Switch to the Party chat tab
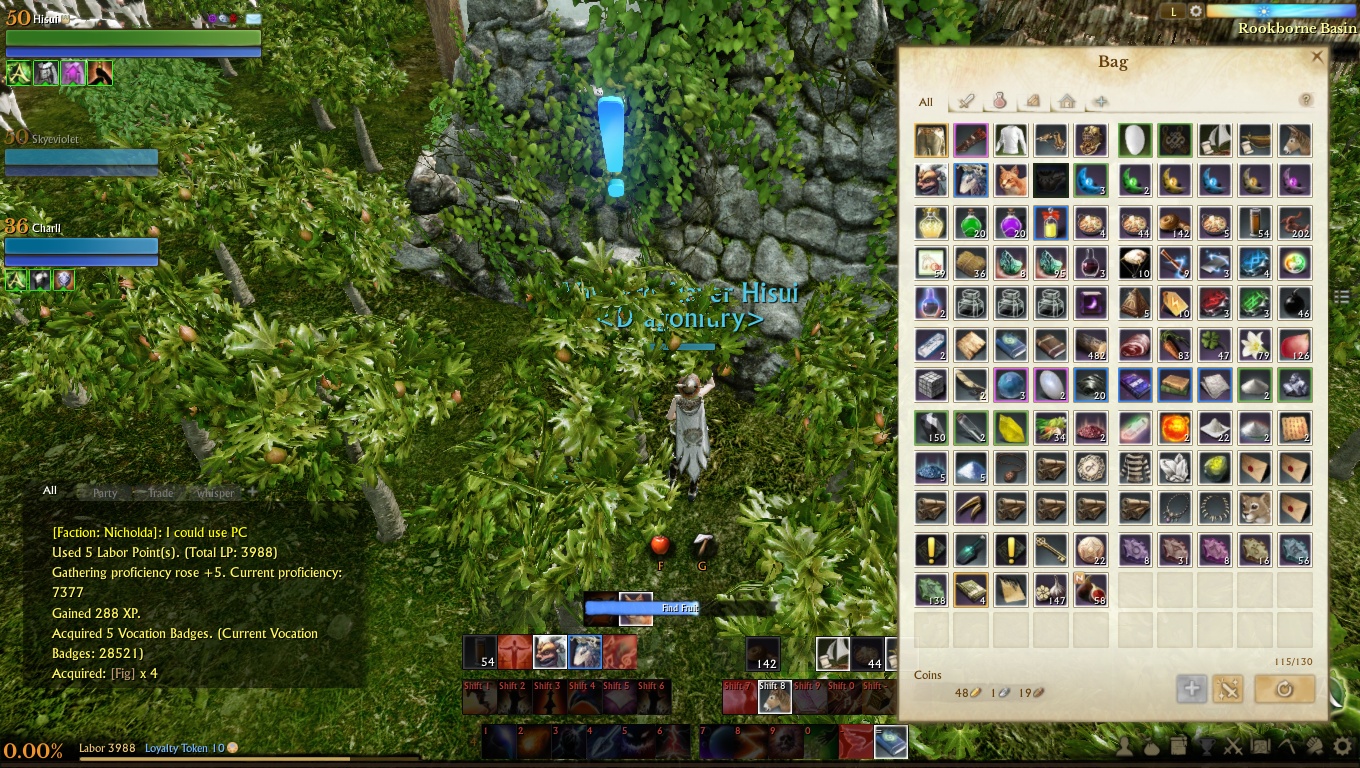 (x=104, y=493)
